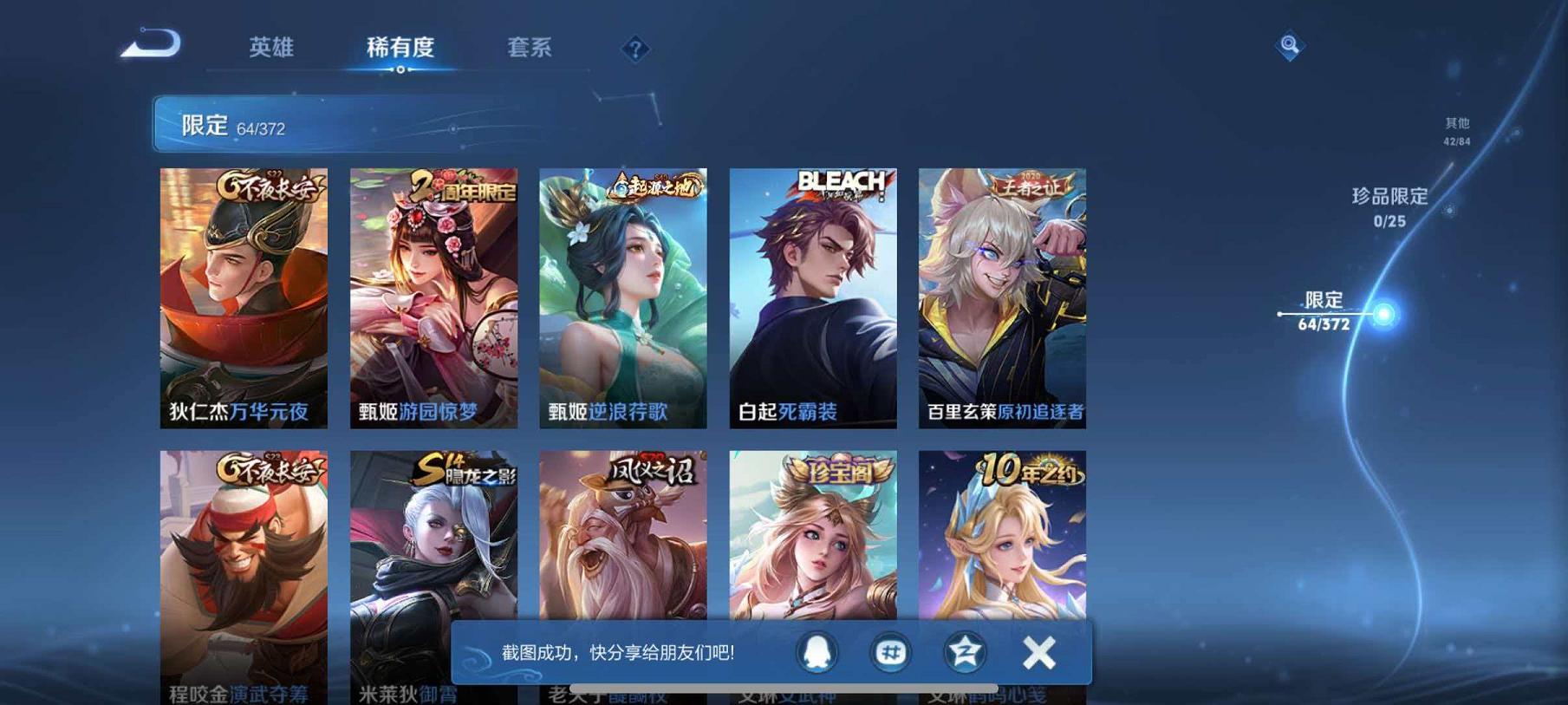Open the 甄姬游园惊梦 skin card
This screenshot has height=705, width=1568.
[435, 299]
